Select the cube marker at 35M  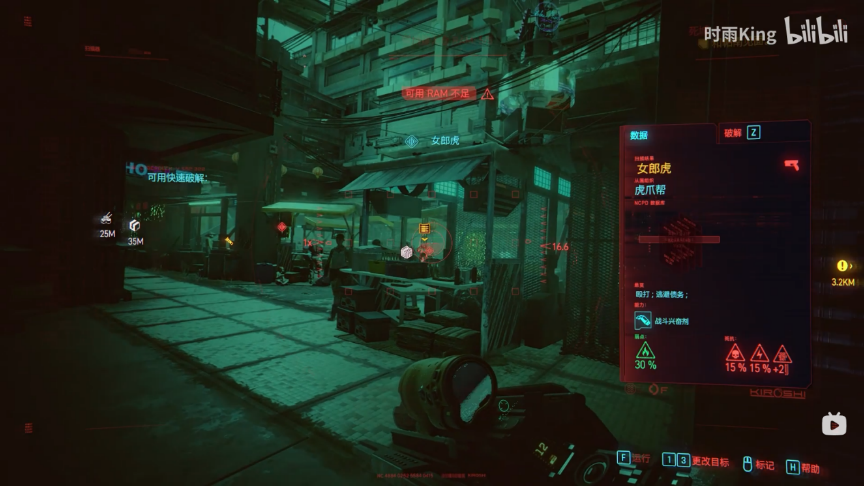135,226
